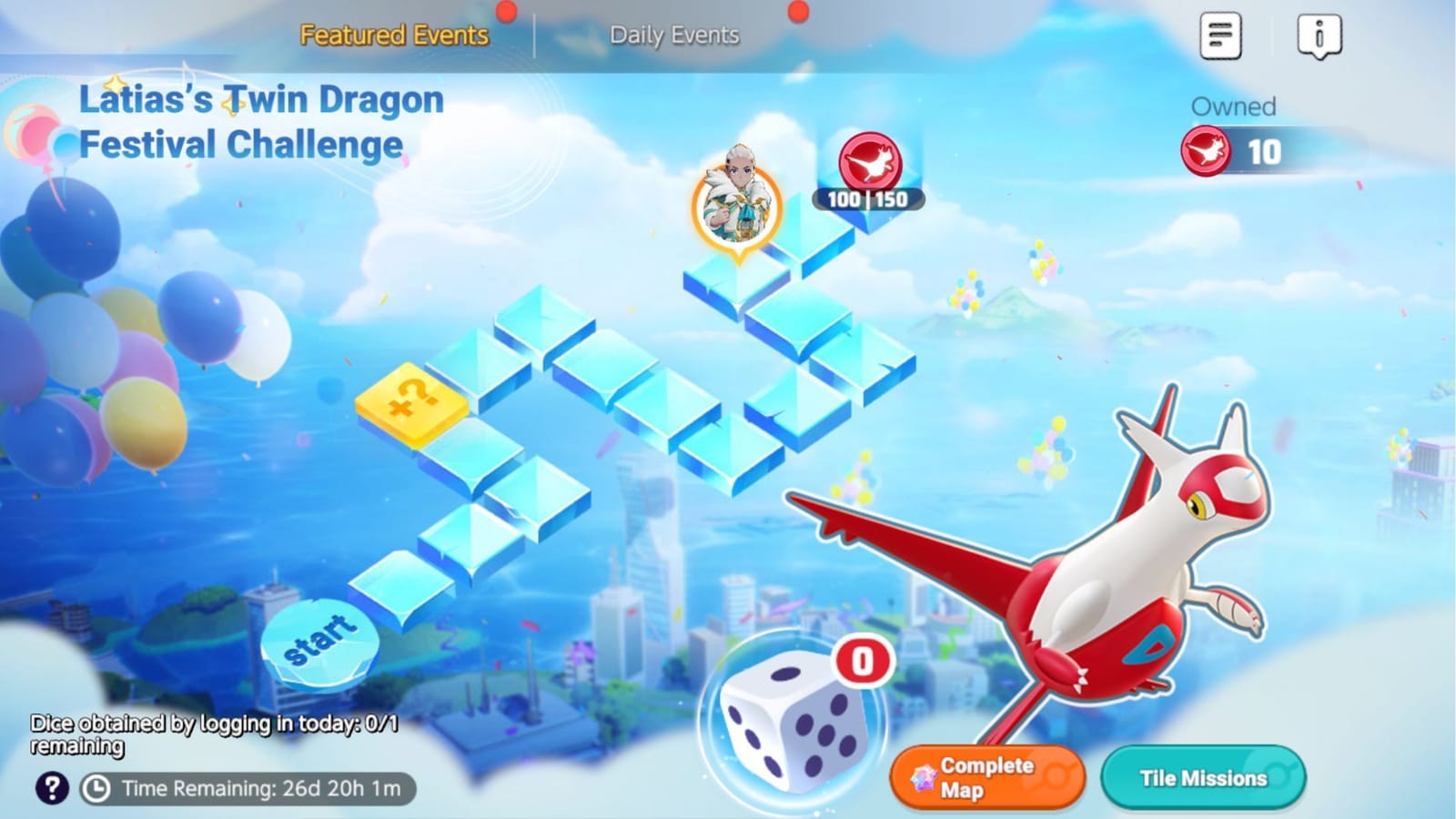Viewport: 1456px width, 819px height.
Task: Open the event rules list icon
Action: (x=1219, y=35)
